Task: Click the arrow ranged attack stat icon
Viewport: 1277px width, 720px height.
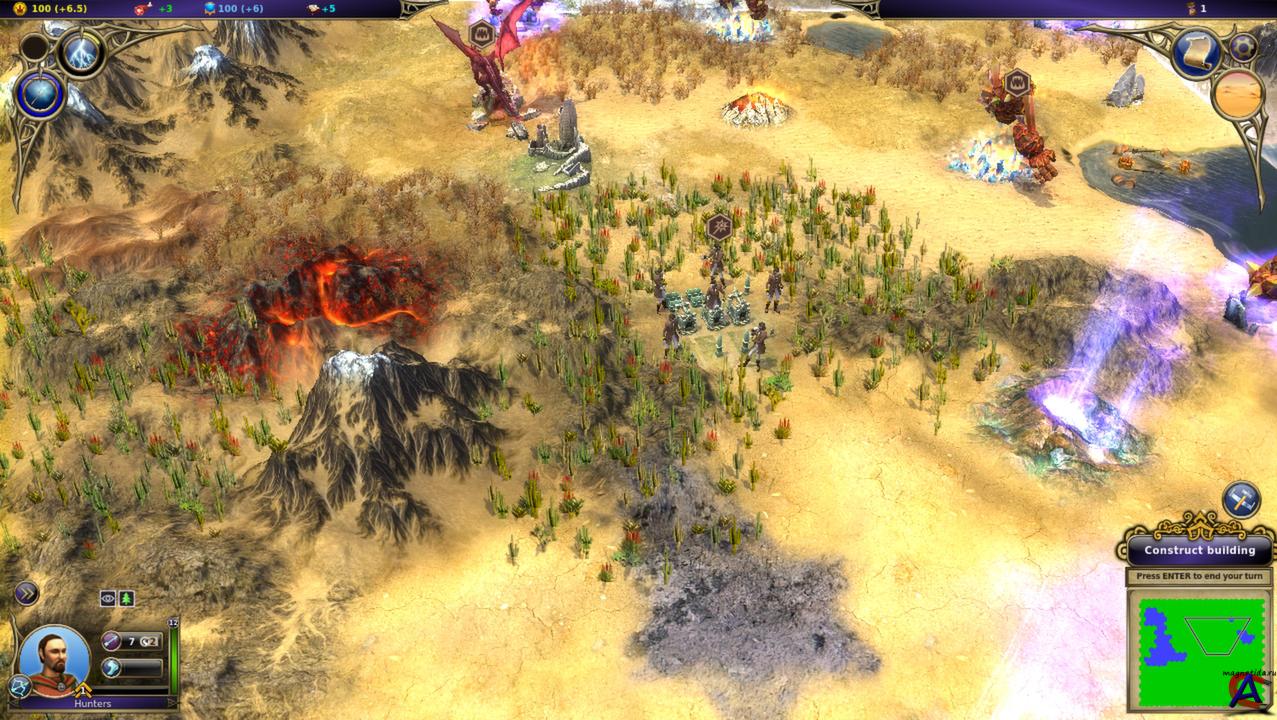Action: [112, 641]
